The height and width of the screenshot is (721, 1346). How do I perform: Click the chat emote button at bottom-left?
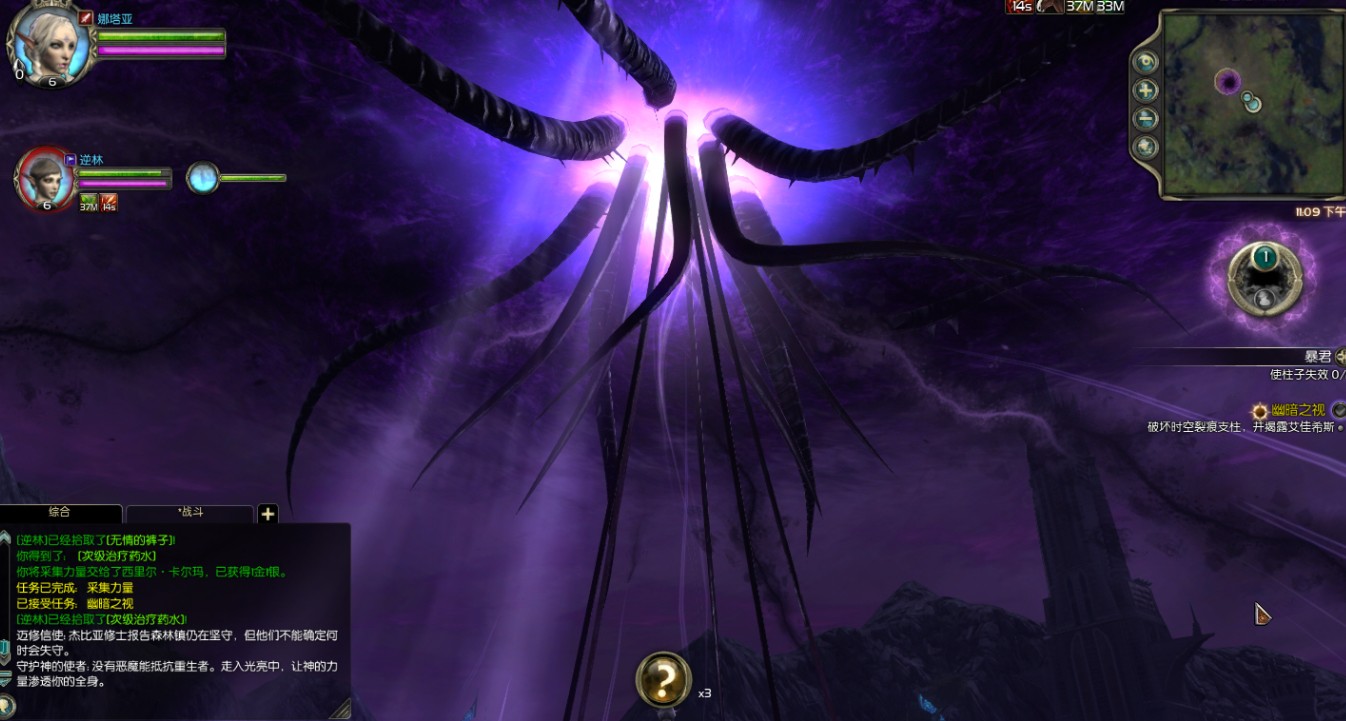[7, 704]
